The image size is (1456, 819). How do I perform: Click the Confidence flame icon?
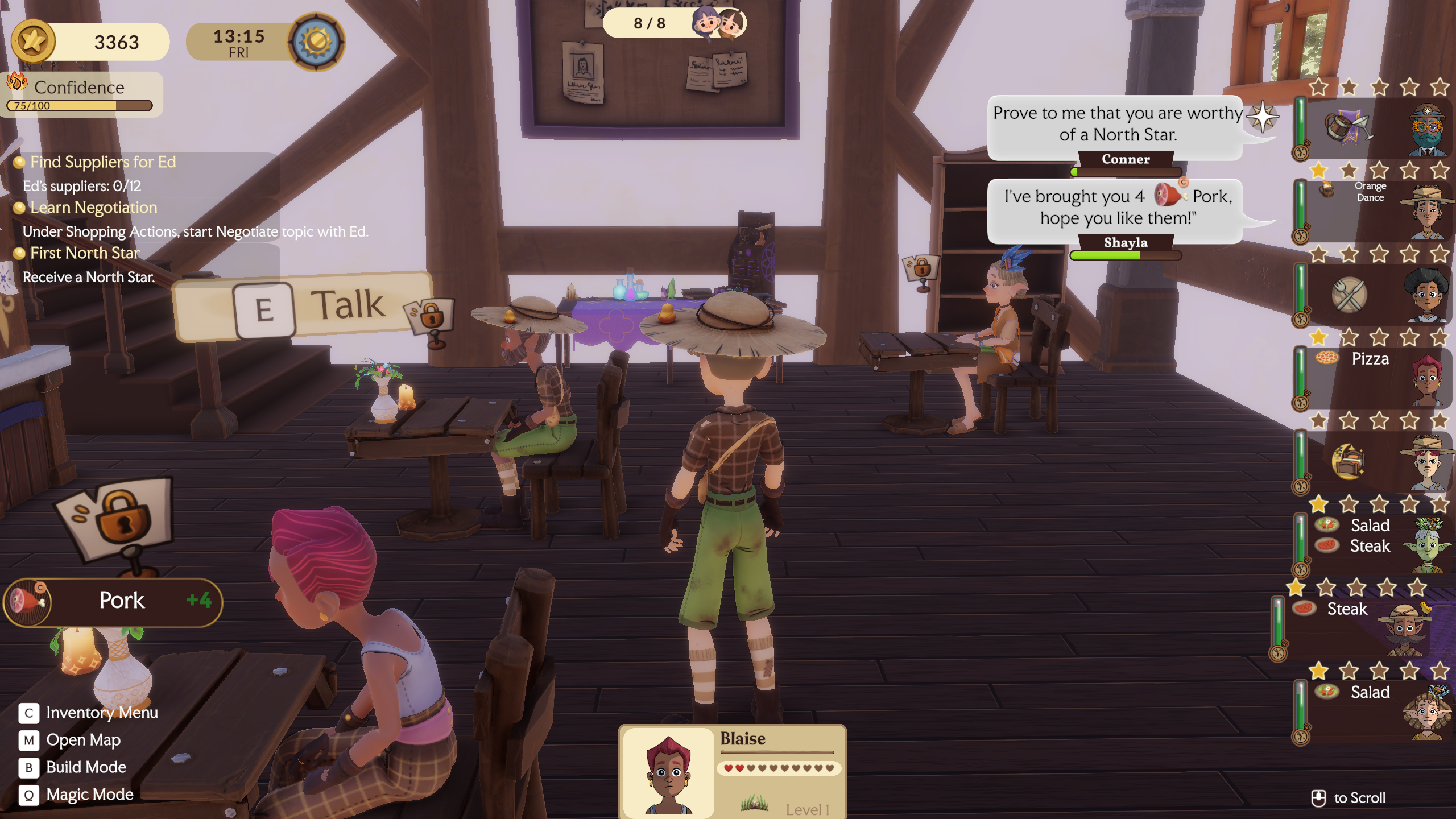pos(17,82)
